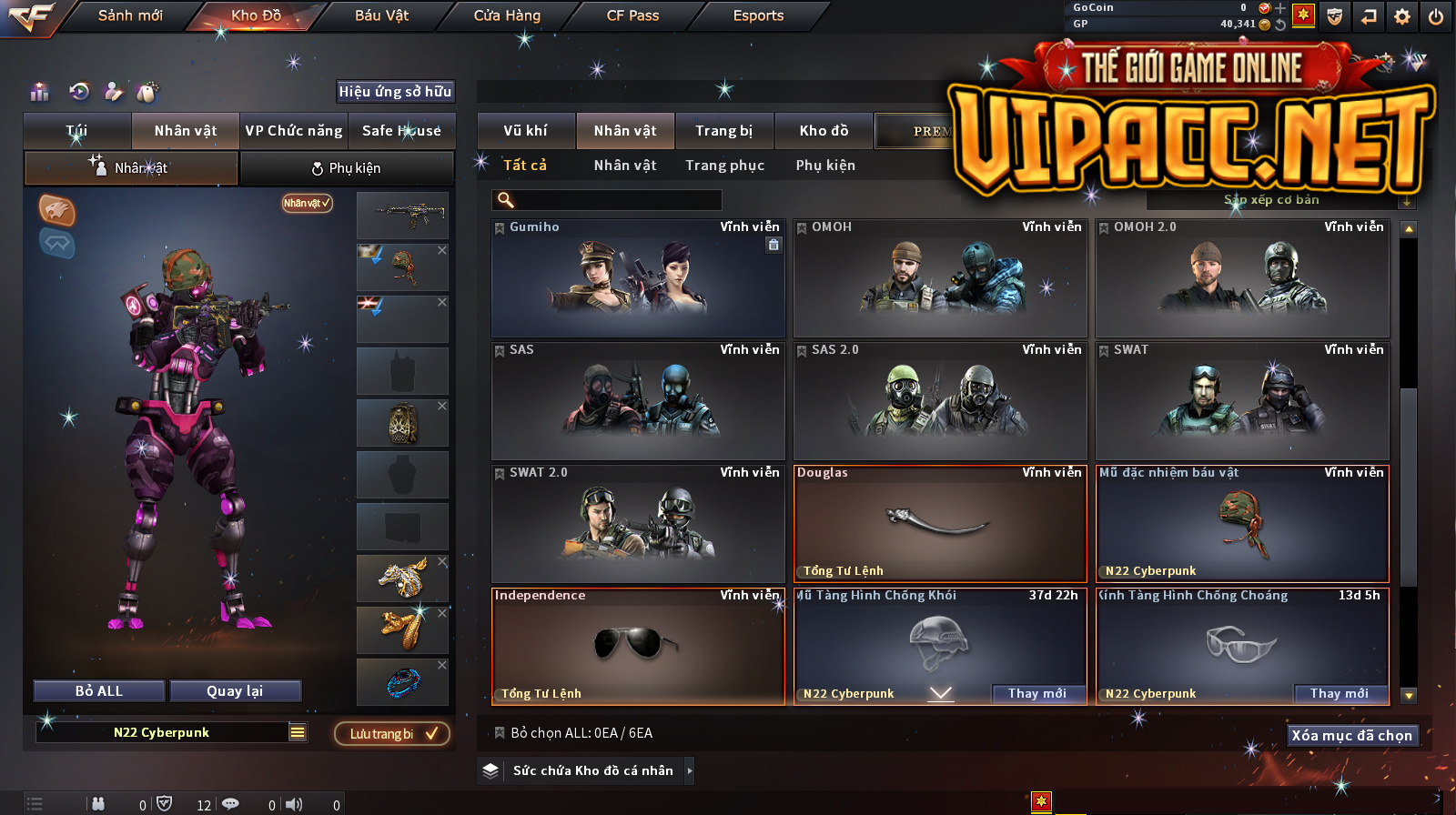Screen dimensions: 1456x815
Task: Open the Cửa Hàng shop menu
Action: [x=507, y=15]
